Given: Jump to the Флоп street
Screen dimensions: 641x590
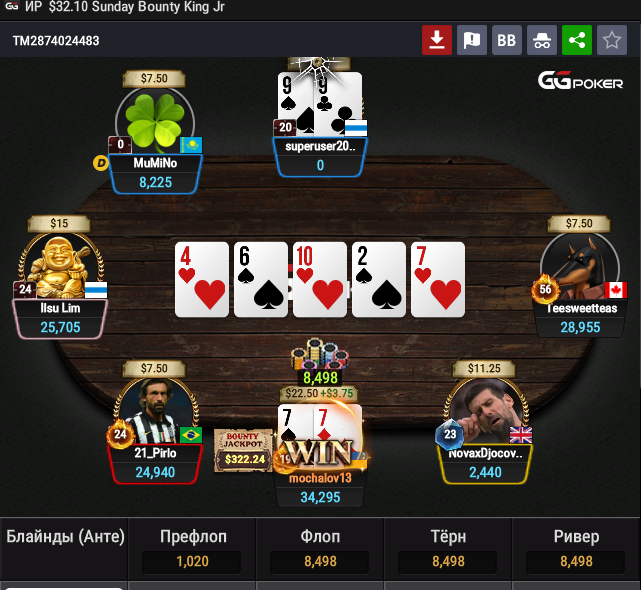Looking at the screenshot, I should (320, 550).
